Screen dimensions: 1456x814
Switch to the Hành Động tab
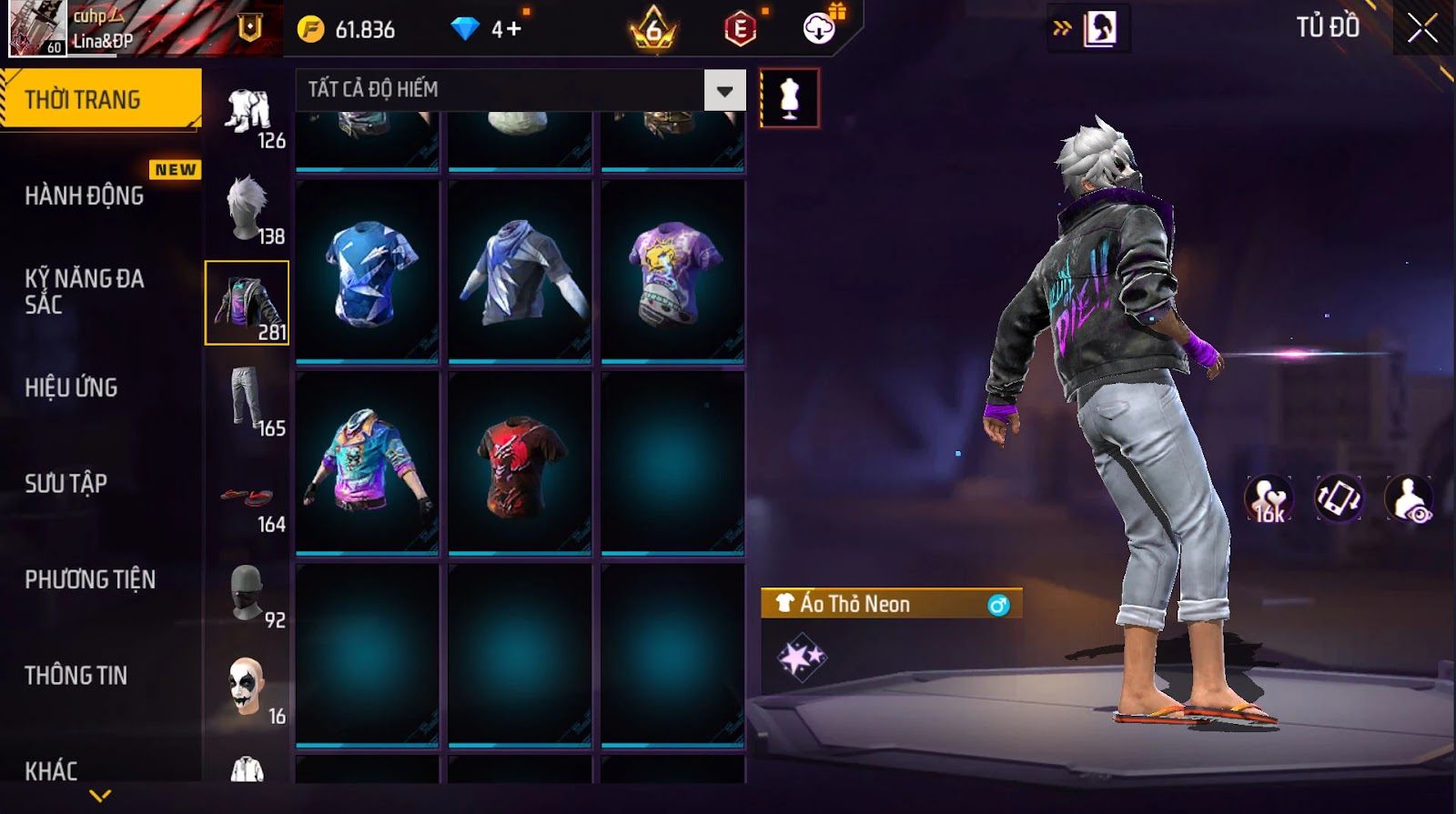tap(84, 196)
